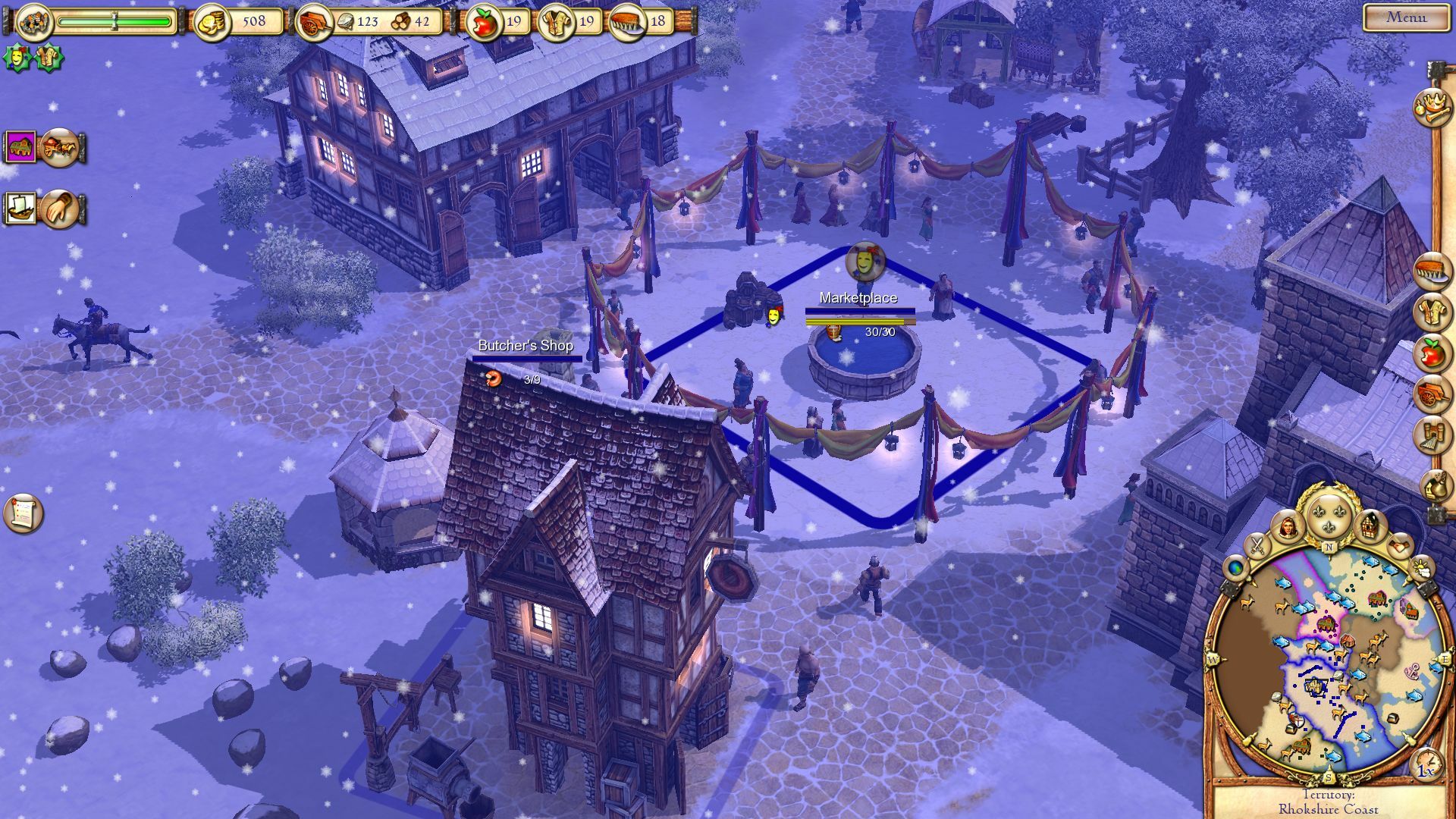Image resolution: width=1456 pixels, height=819 pixels.
Task: Click the crown and trumpet promotion icon
Action: pos(1431,105)
